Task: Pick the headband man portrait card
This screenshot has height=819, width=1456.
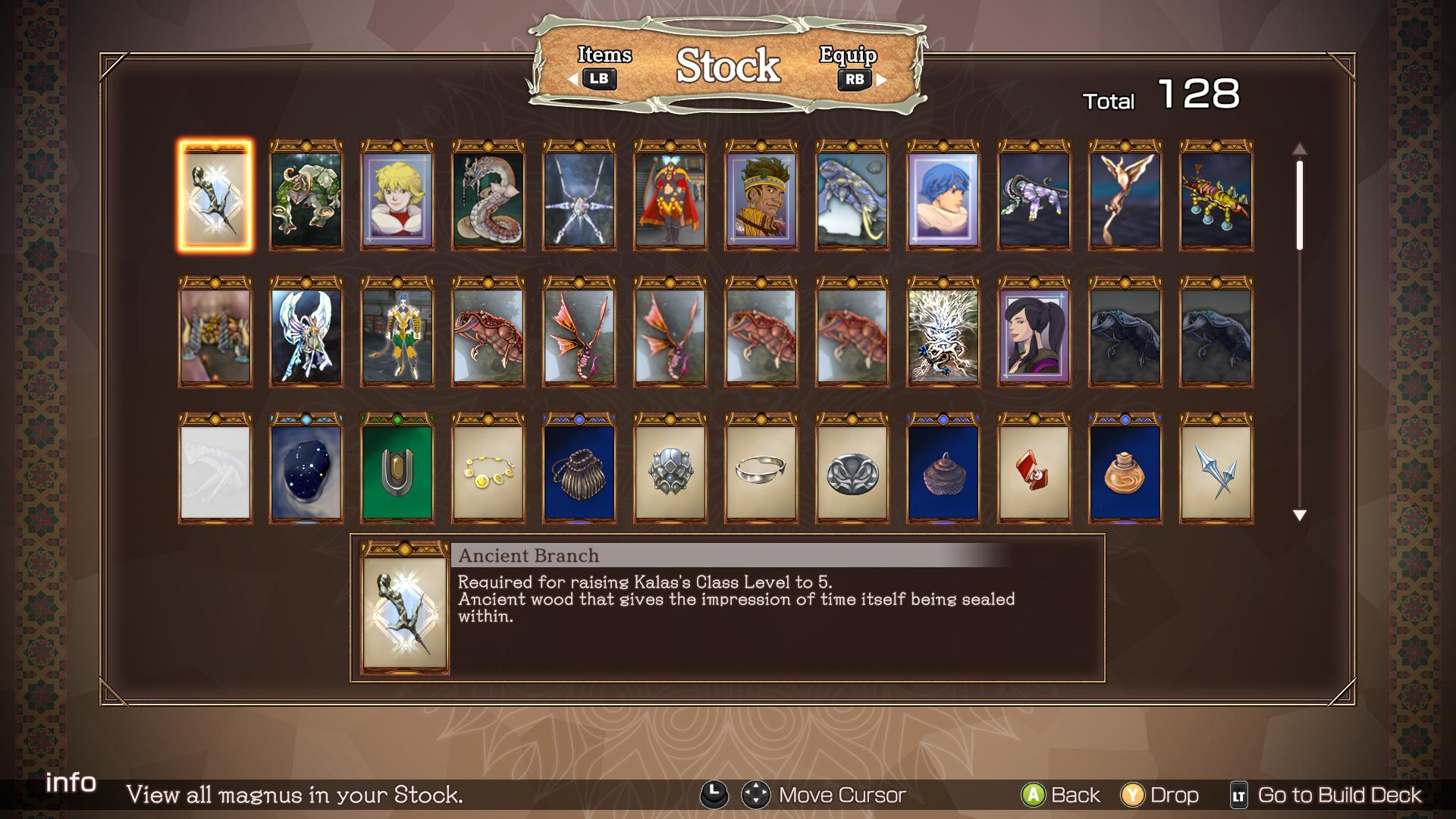Action: [x=761, y=196]
